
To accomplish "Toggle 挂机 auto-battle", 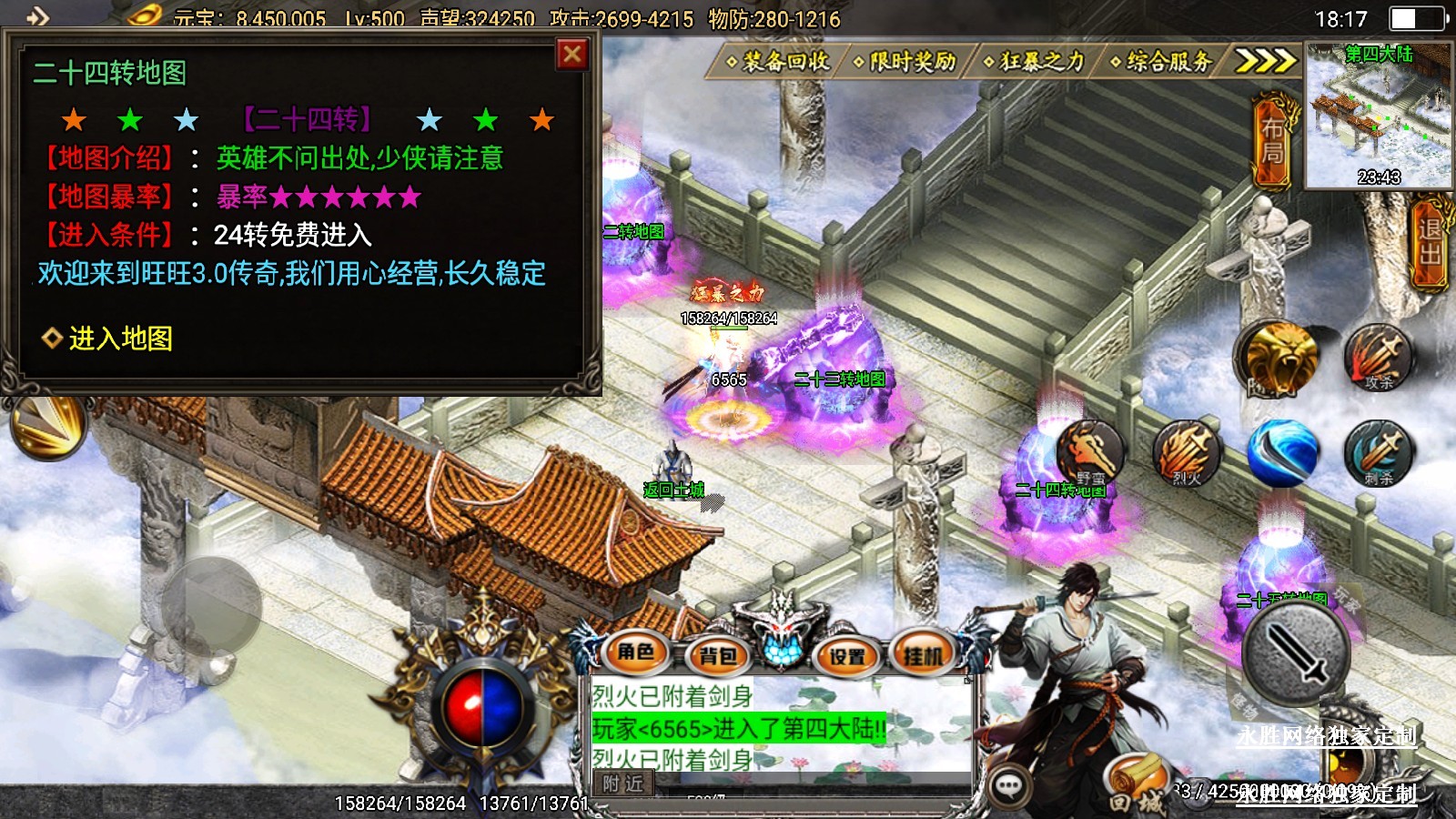I will coord(923,655).
